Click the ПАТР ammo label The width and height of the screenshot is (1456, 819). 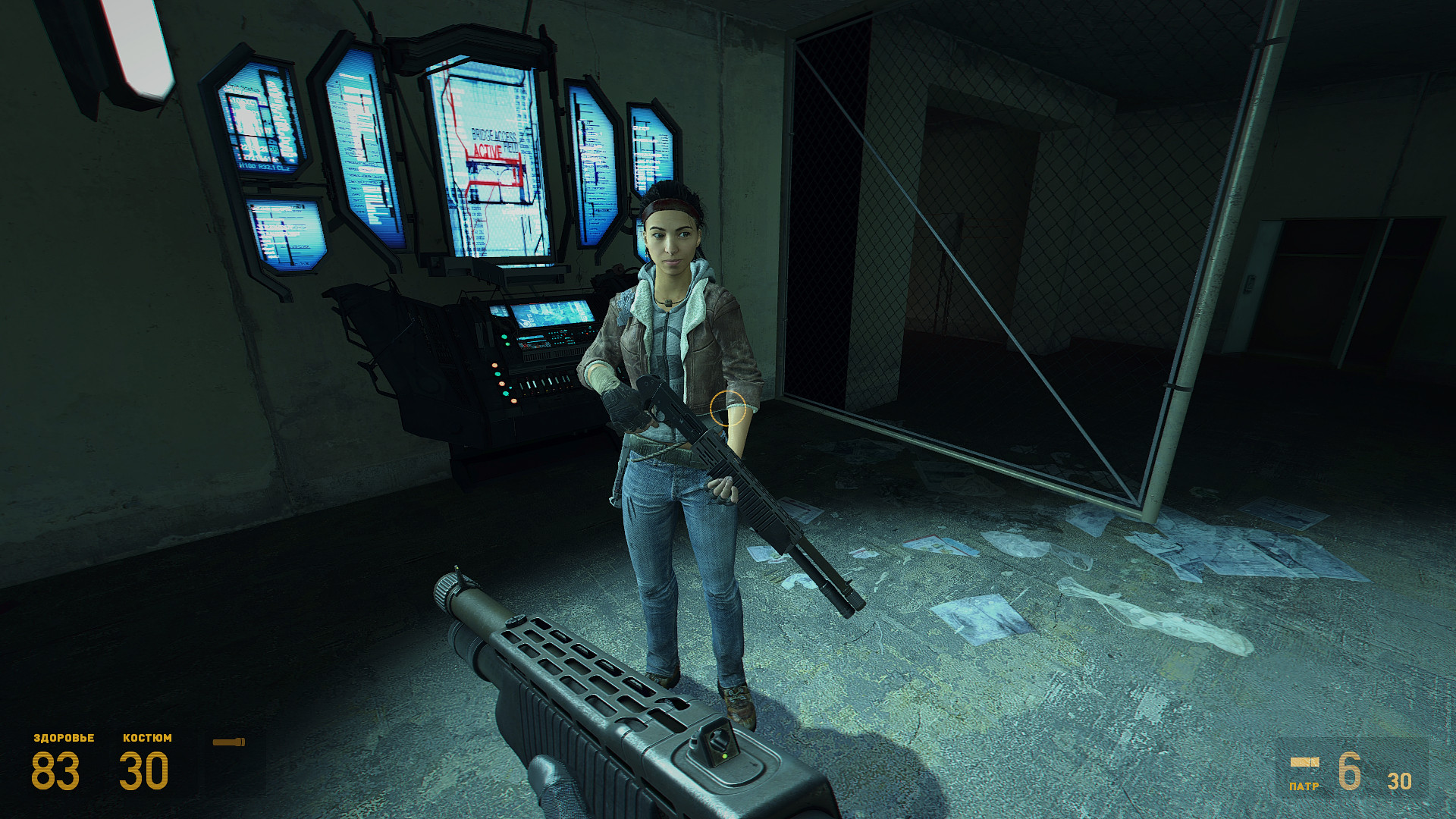pyautogui.click(x=1305, y=786)
